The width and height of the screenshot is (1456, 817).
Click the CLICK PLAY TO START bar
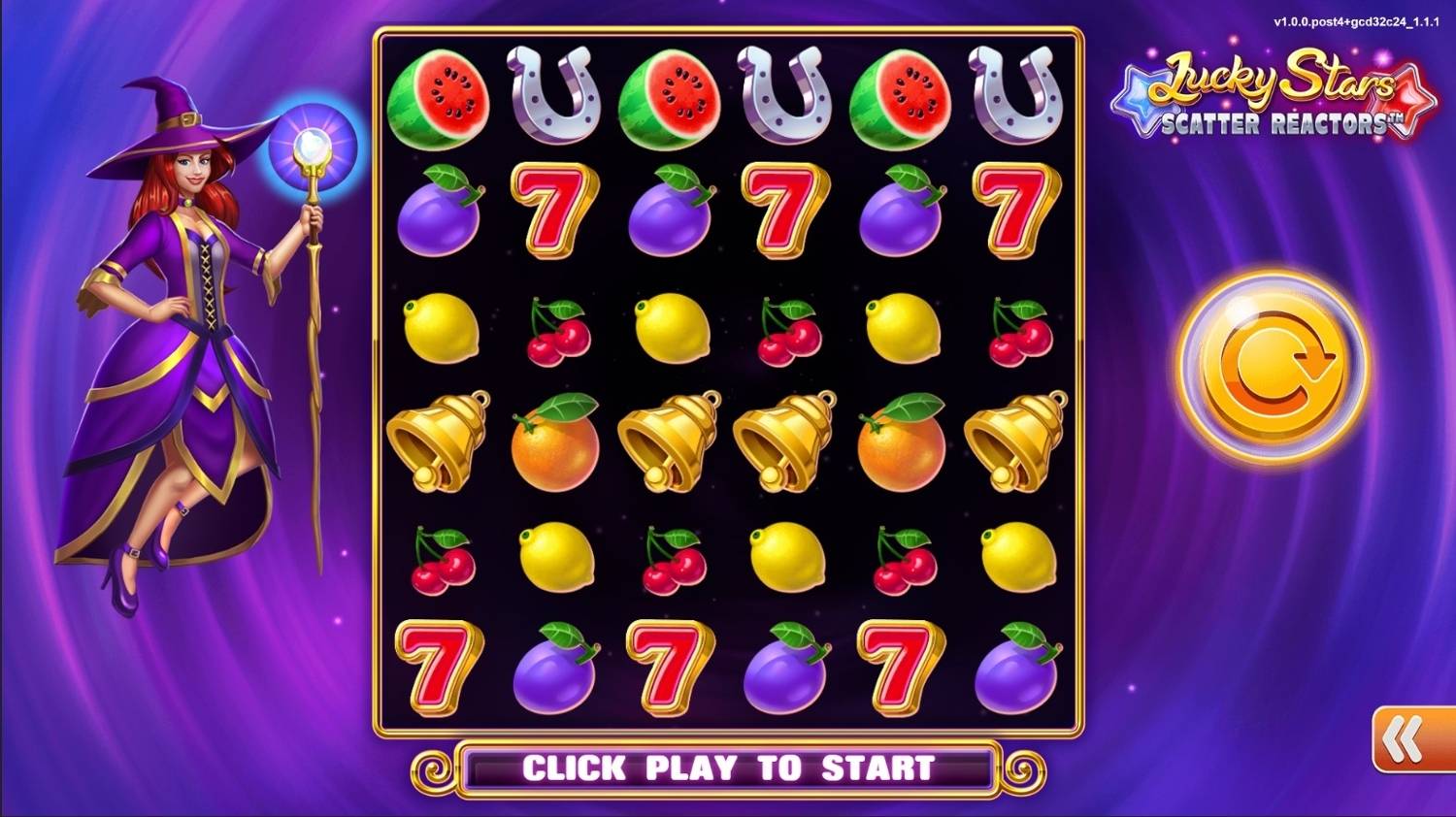coord(728,768)
